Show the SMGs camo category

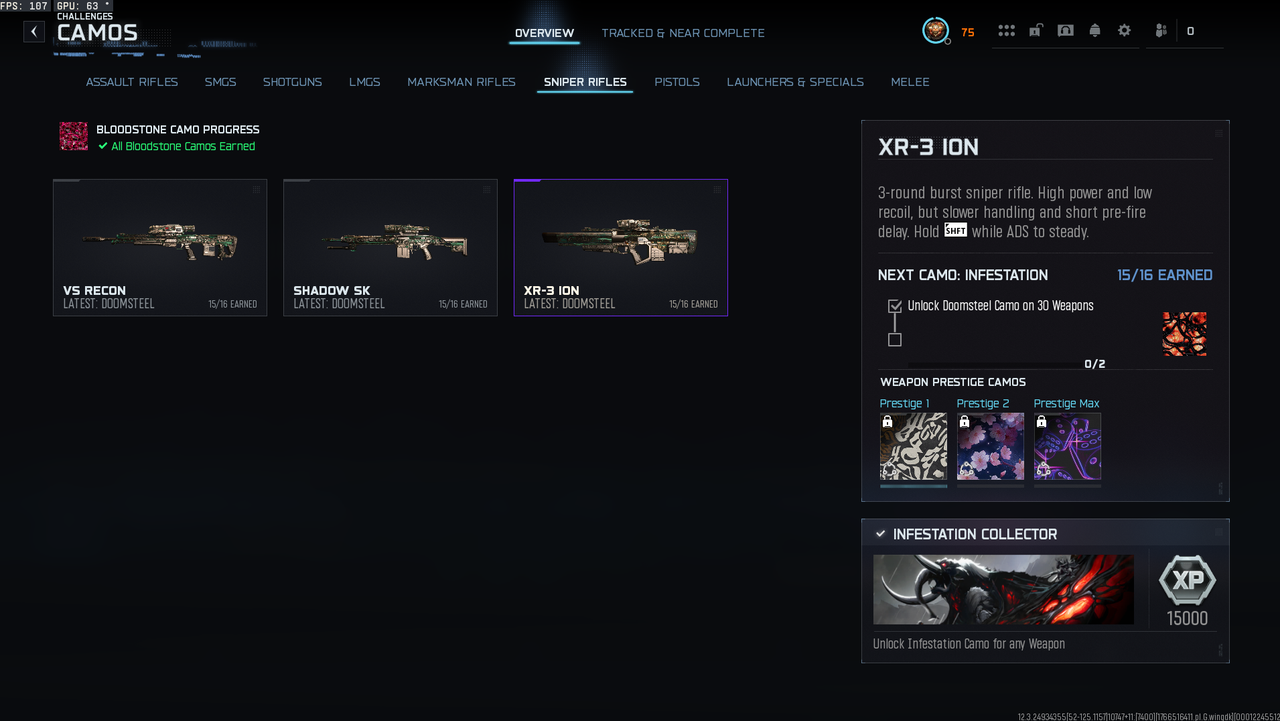[x=221, y=82]
